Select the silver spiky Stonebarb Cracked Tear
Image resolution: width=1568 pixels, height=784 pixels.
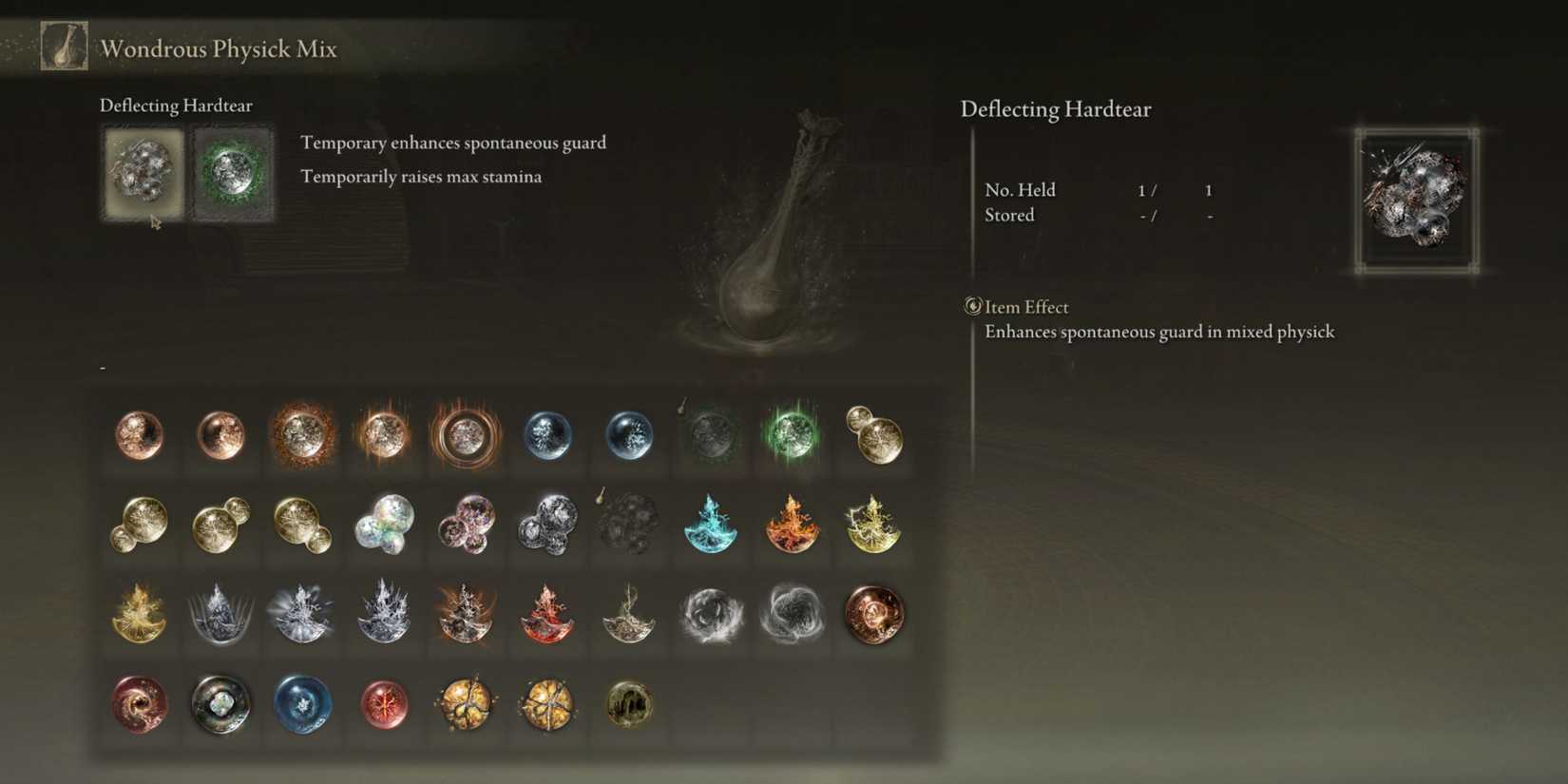(x=220, y=613)
